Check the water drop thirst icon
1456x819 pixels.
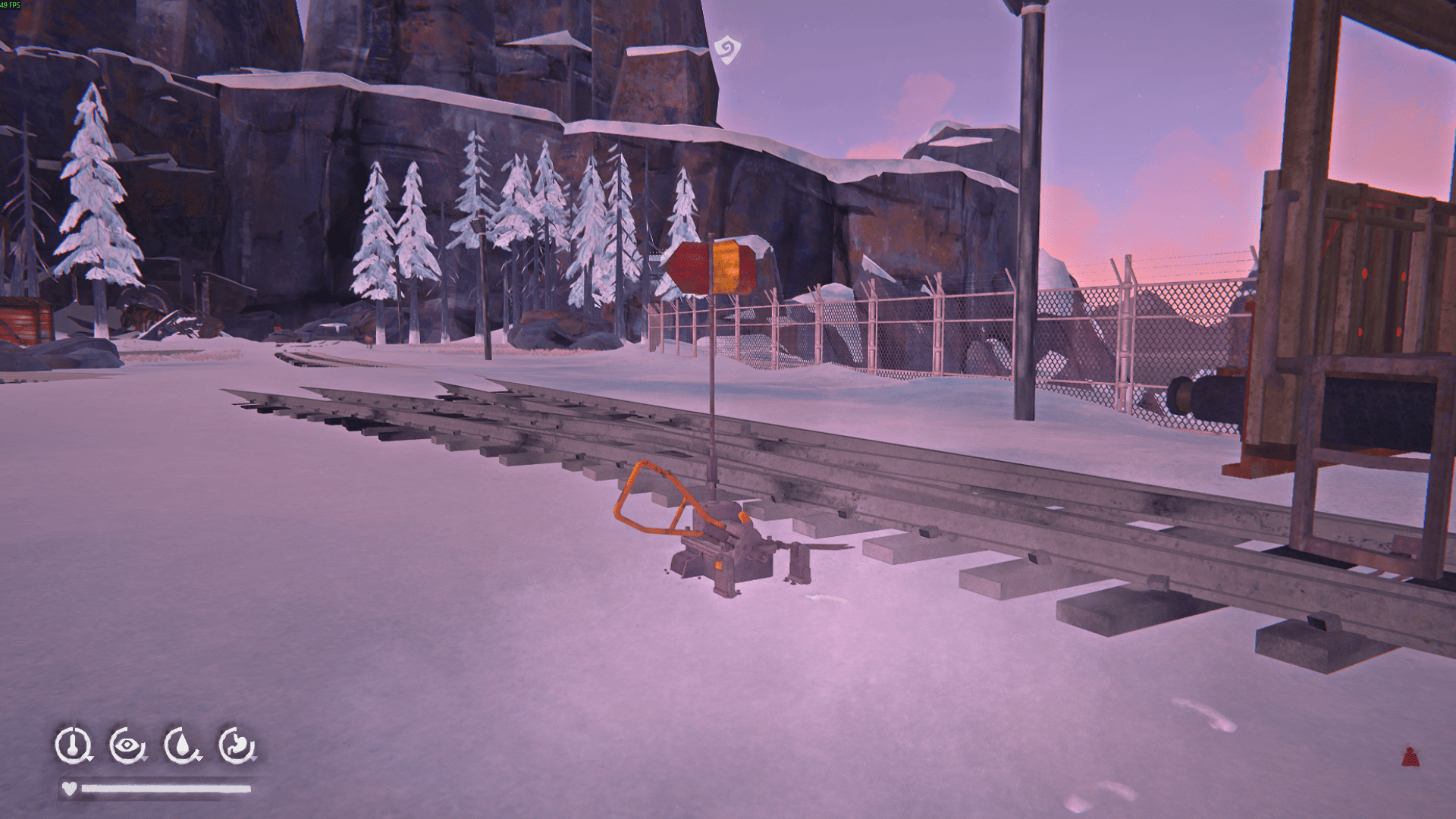(x=181, y=745)
